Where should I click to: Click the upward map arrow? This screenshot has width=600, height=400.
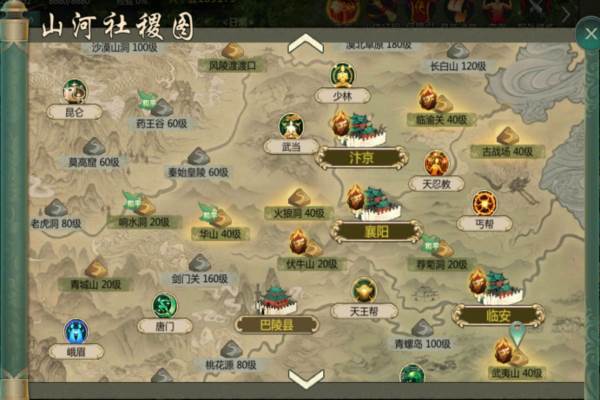[x=305, y=44]
